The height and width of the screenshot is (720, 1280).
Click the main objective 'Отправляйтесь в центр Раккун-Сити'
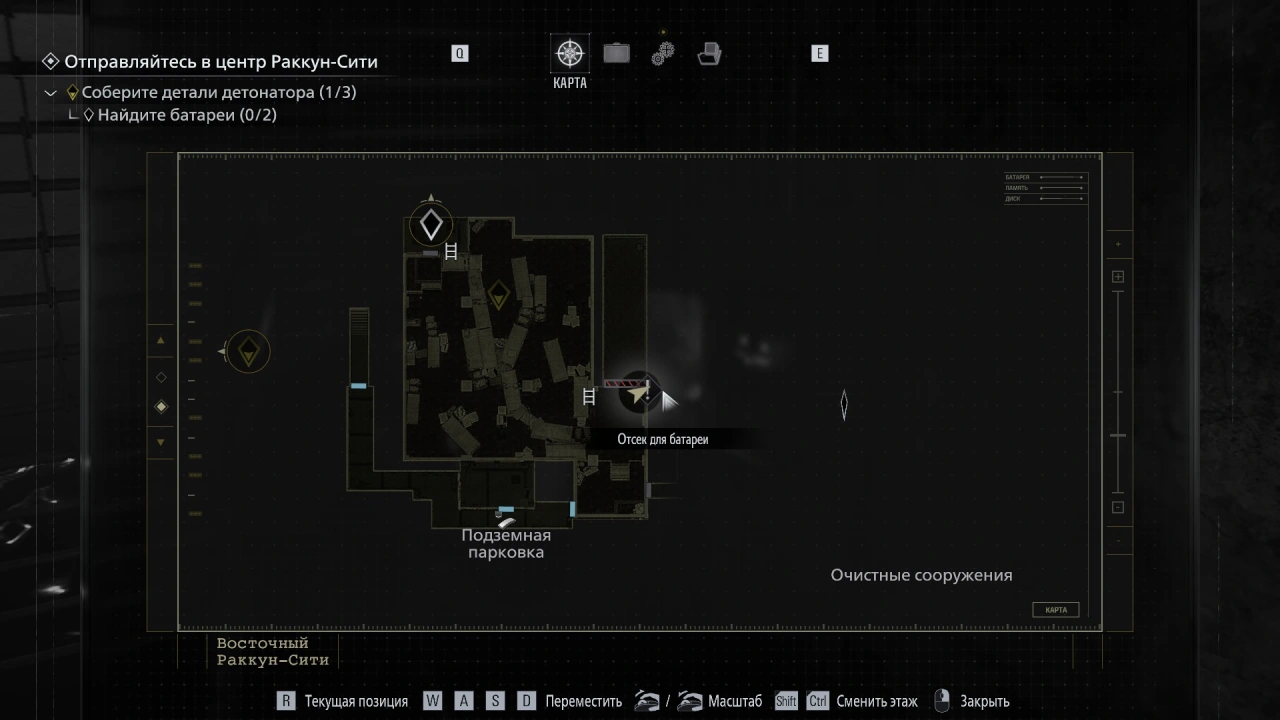point(220,62)
